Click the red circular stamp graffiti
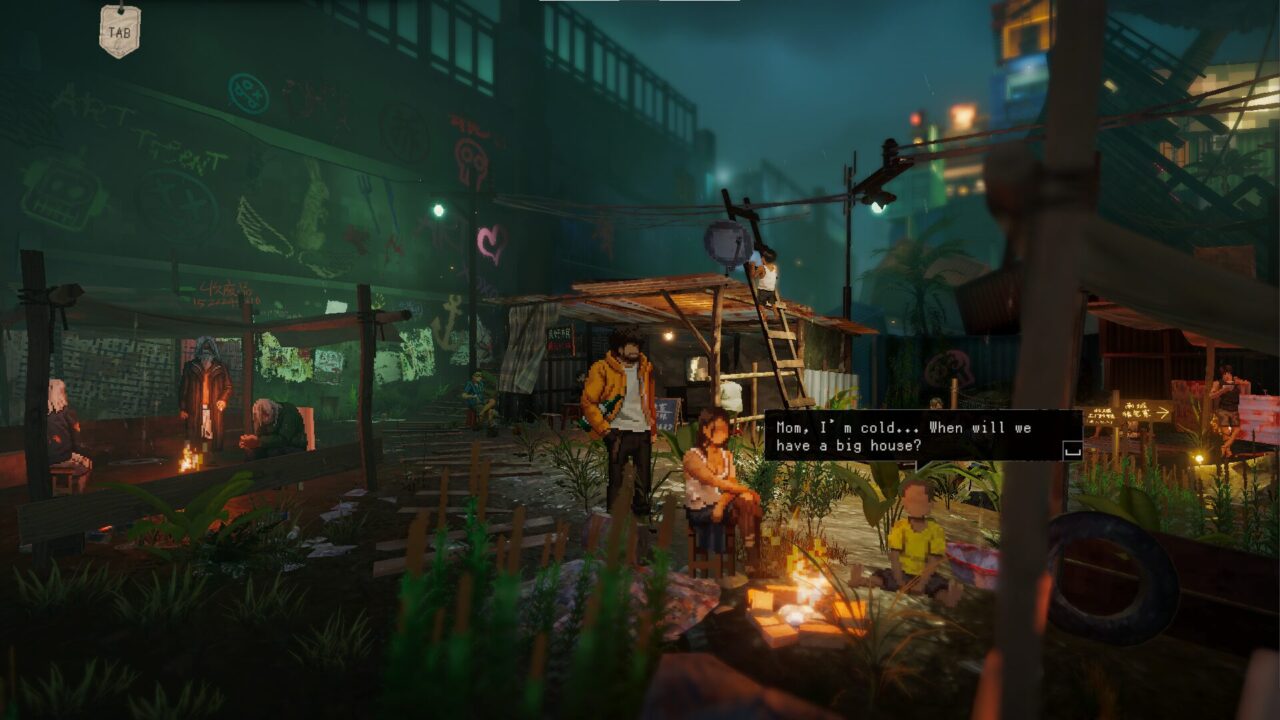Viewport: 1280px width, 720px height. pyautogui.click(x=403, y=132)
